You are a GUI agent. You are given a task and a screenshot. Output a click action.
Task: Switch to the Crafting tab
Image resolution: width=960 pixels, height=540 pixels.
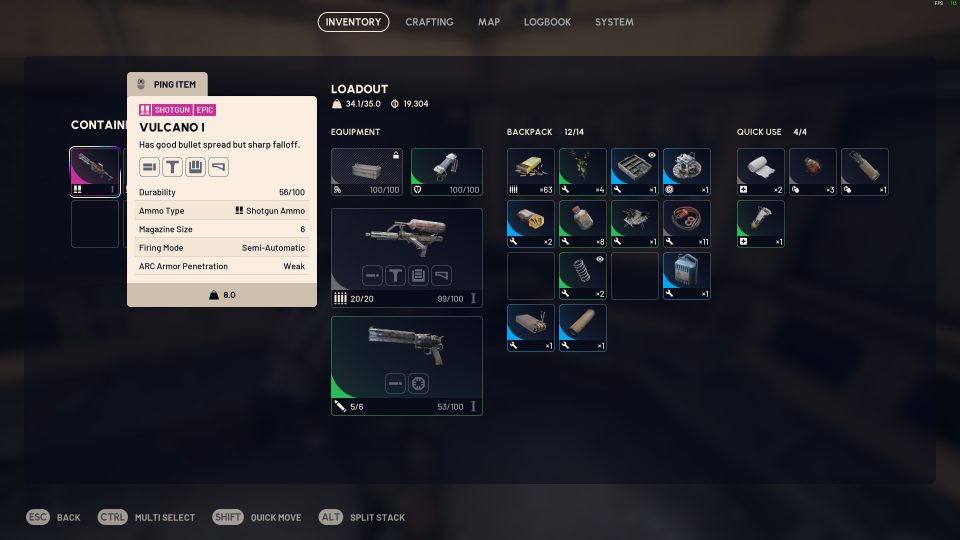[429, 22]
